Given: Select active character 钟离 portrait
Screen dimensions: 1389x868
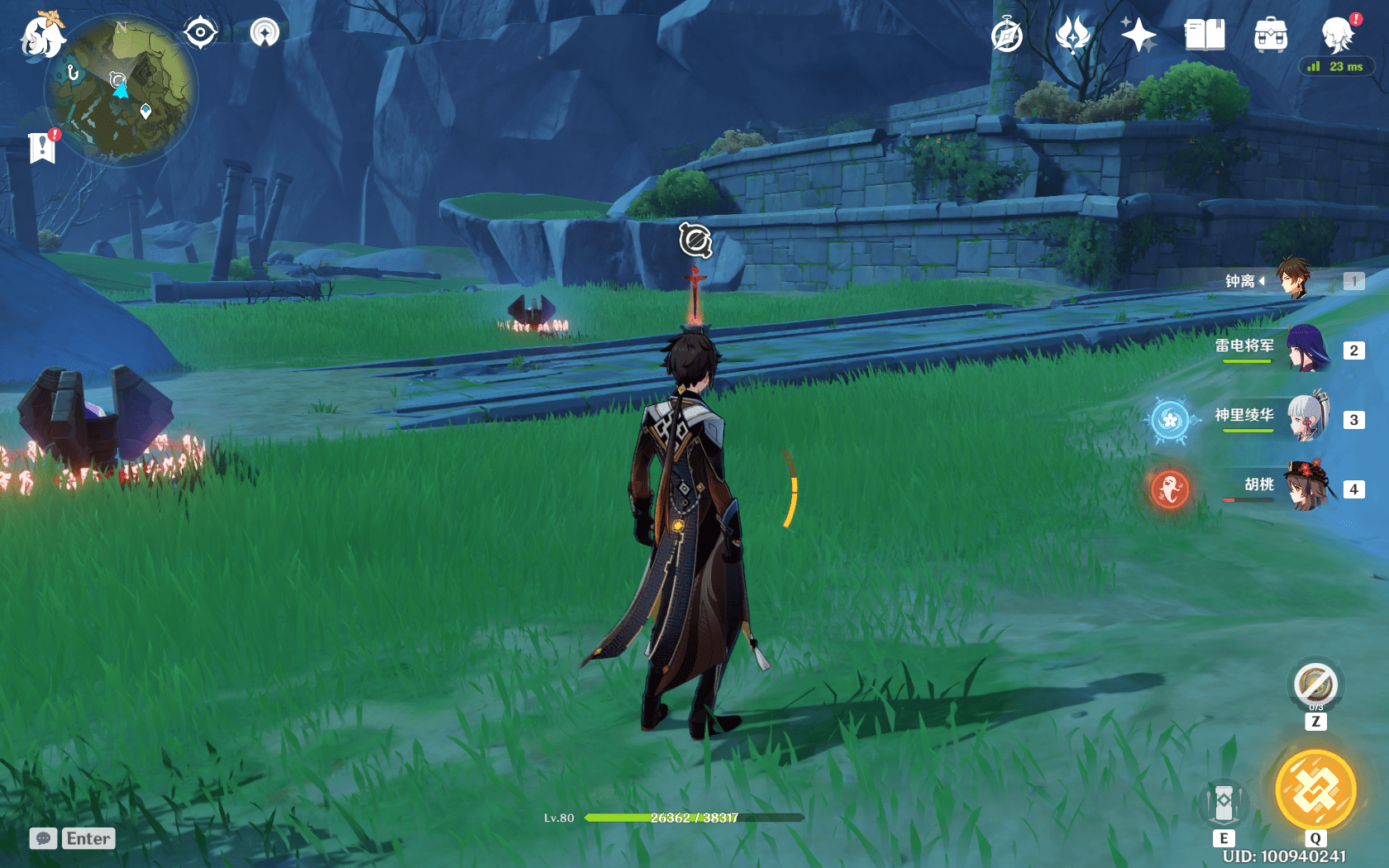Looking at the screenshot, I should (1294, 279).
